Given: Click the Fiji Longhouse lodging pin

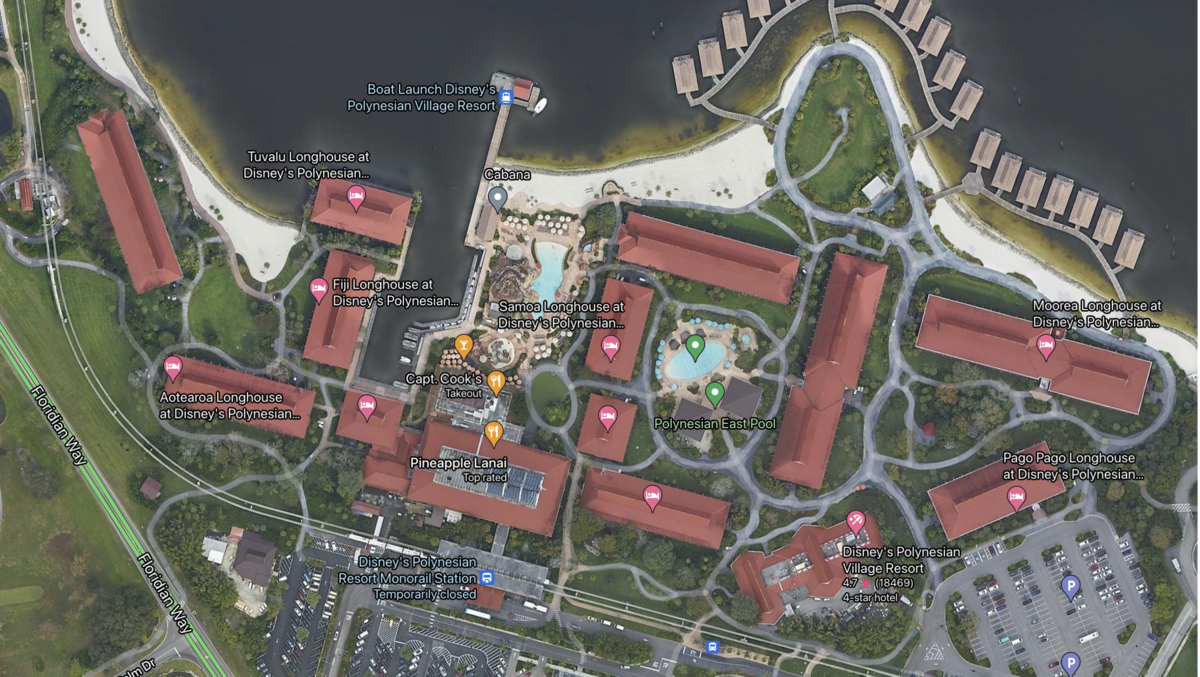Looking at the screenshot, I should point(319,290).
